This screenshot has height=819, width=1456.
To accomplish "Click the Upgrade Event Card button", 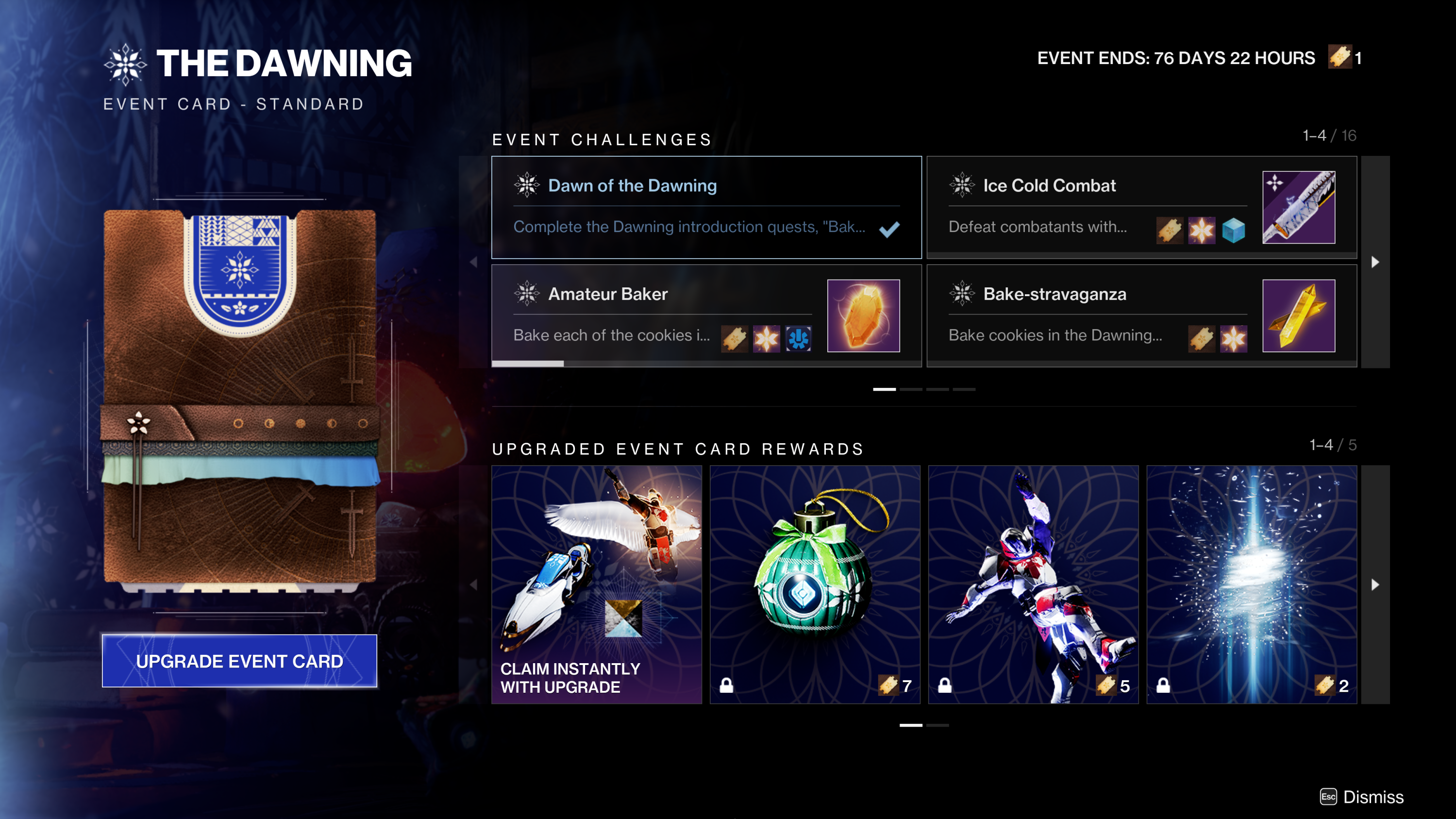I will pyautogui.click(x=240, y=661).
